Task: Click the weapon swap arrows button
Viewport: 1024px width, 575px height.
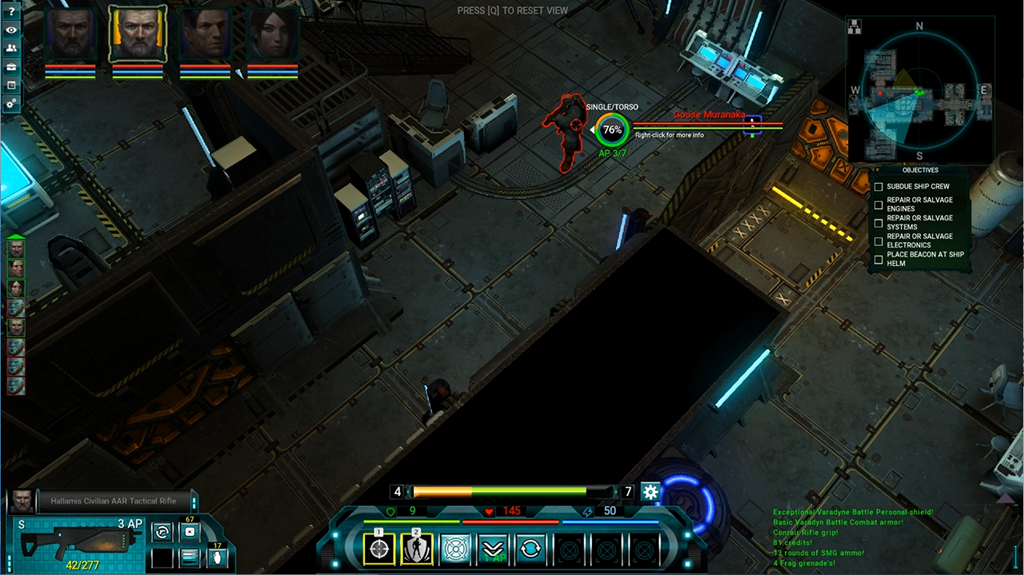Action: point(162,532)
